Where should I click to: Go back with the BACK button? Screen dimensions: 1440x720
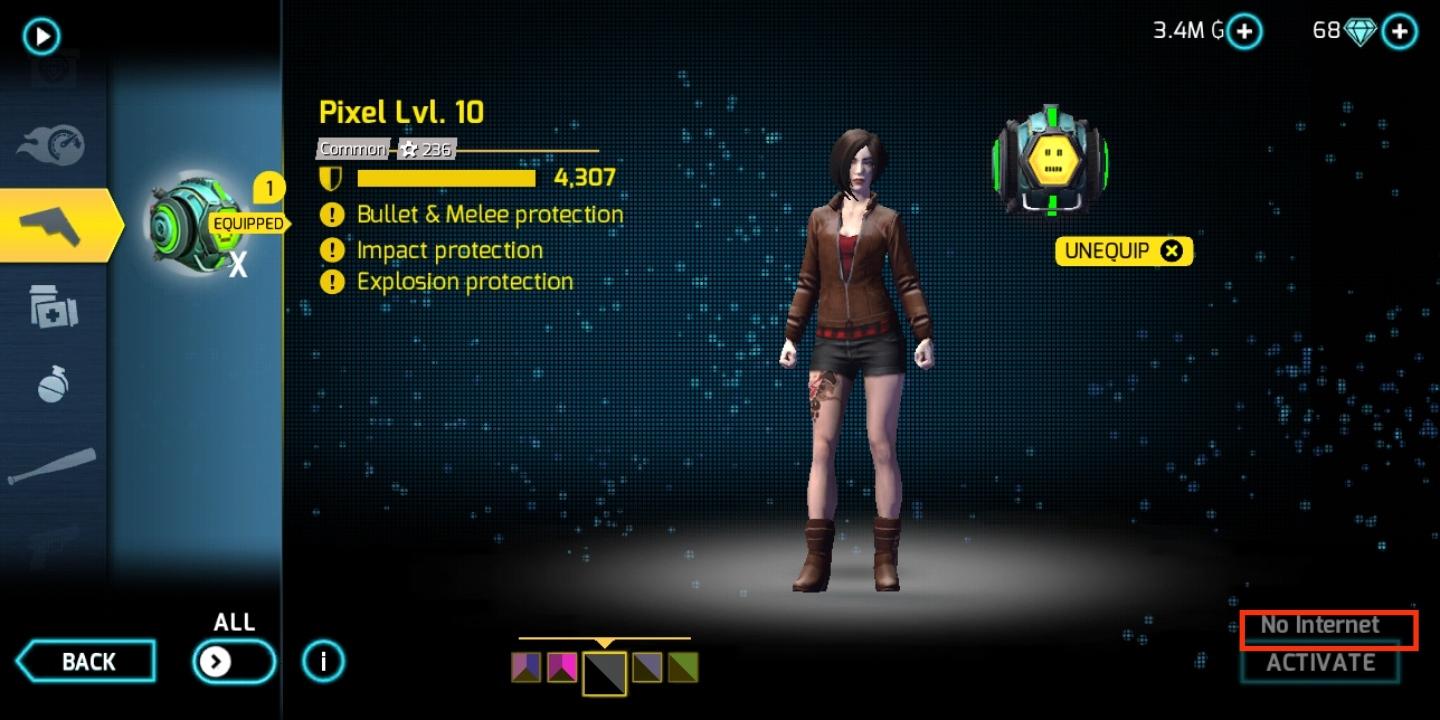87,662
